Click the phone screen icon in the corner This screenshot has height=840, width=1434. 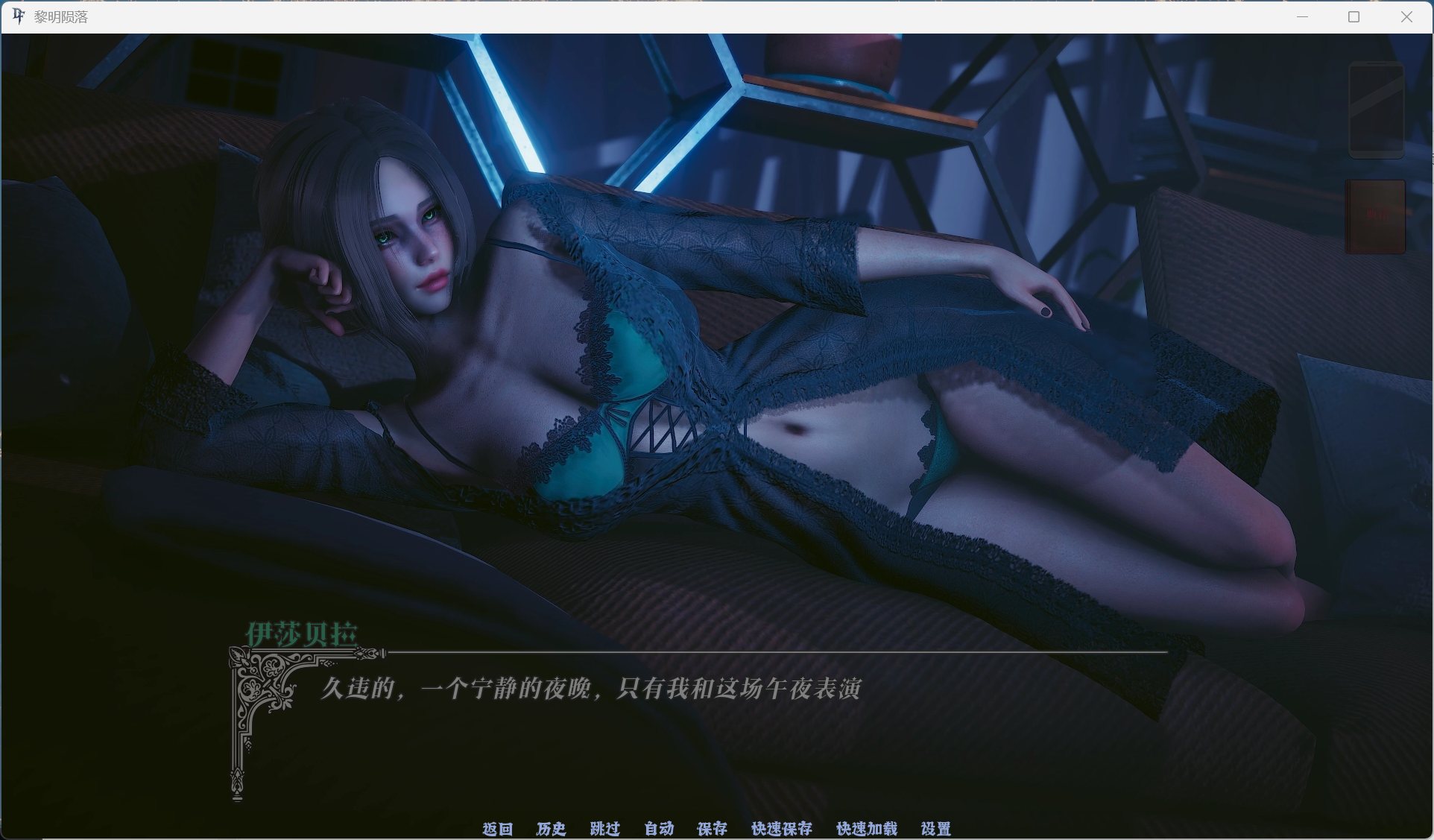coord(1376,110)
